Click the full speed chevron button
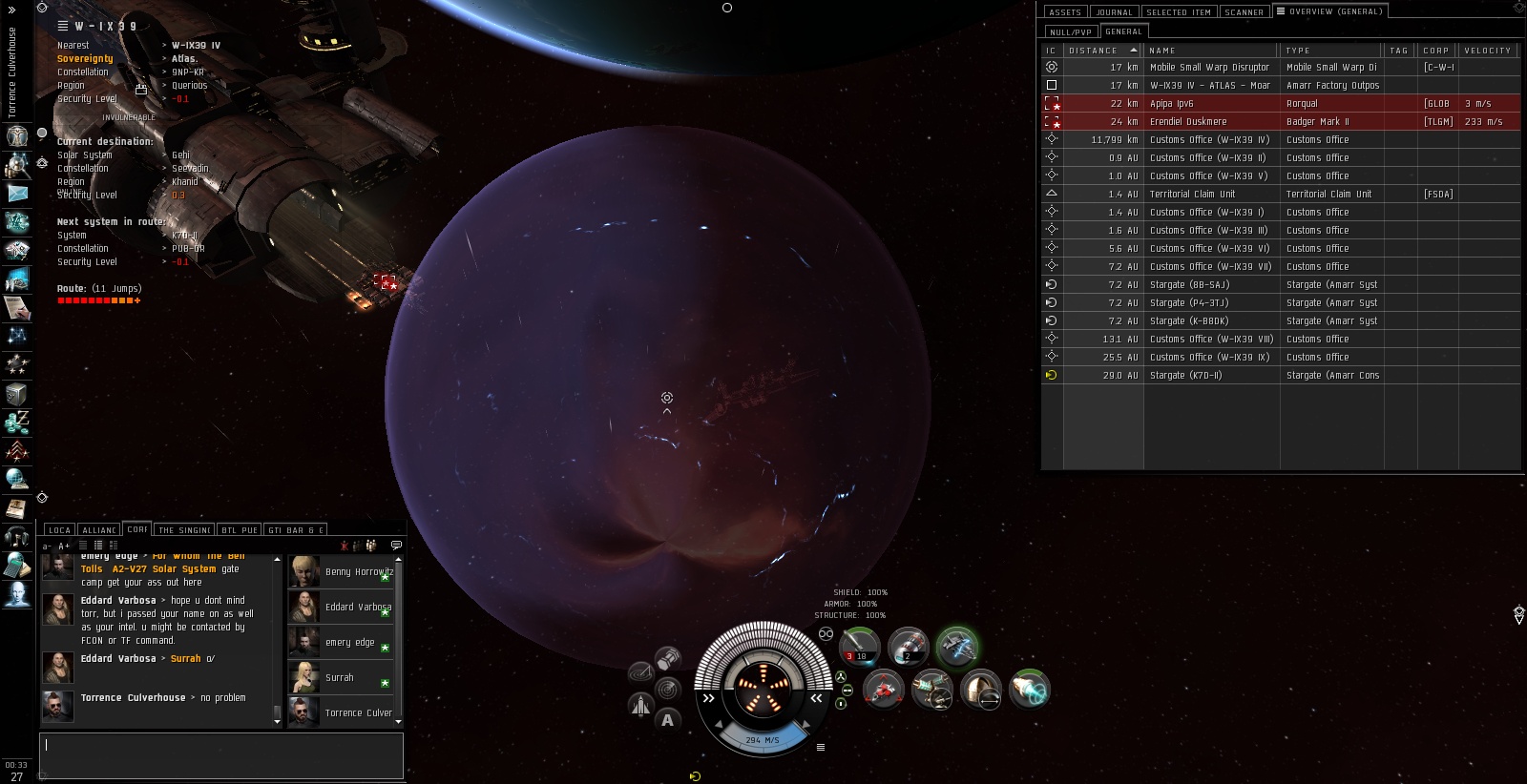 (x=817, y=698)
